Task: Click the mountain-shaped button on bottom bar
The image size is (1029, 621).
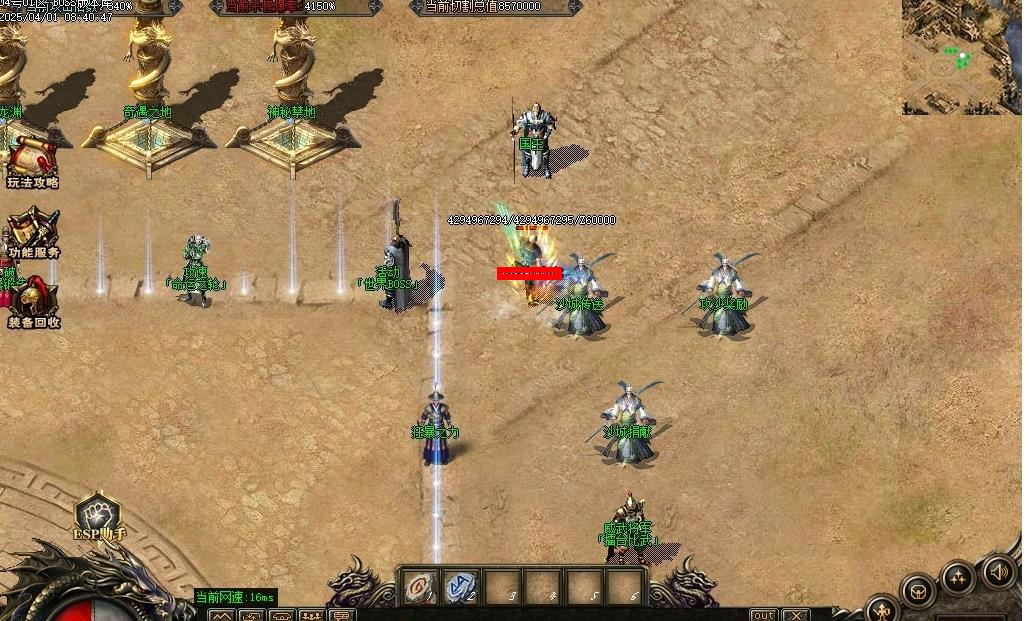Action: 221,615
